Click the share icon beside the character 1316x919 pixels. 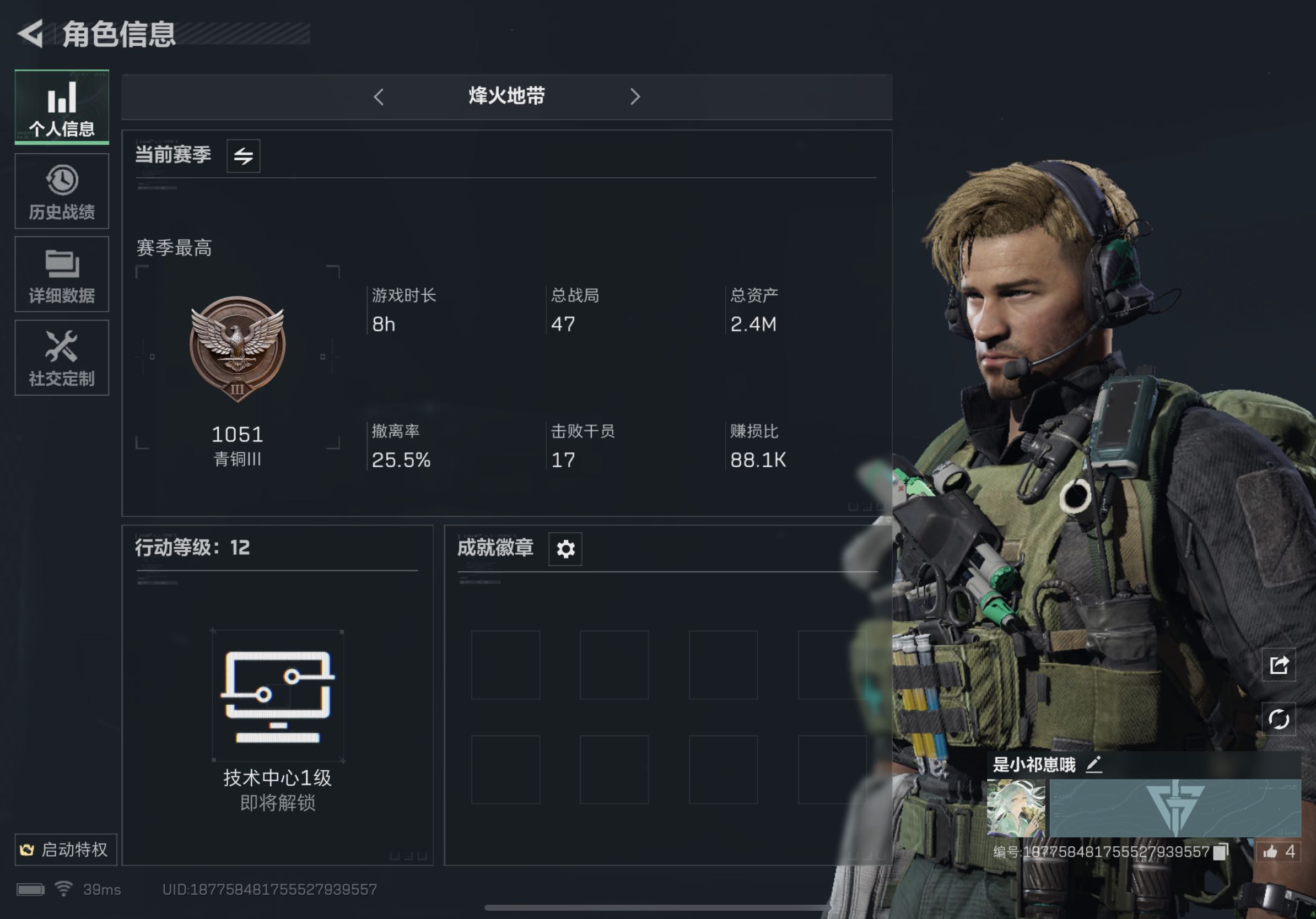pyautogui.click(x=1279, y=664)
